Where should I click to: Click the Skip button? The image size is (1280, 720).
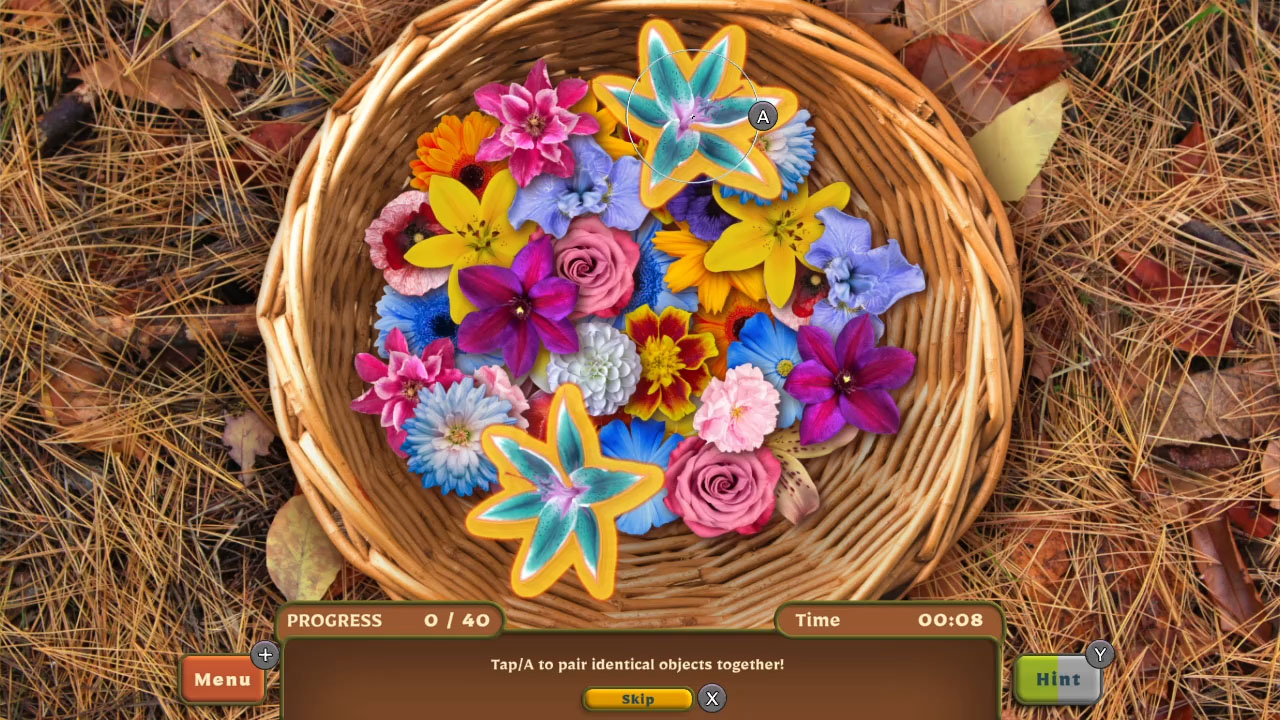coord(637,699)
